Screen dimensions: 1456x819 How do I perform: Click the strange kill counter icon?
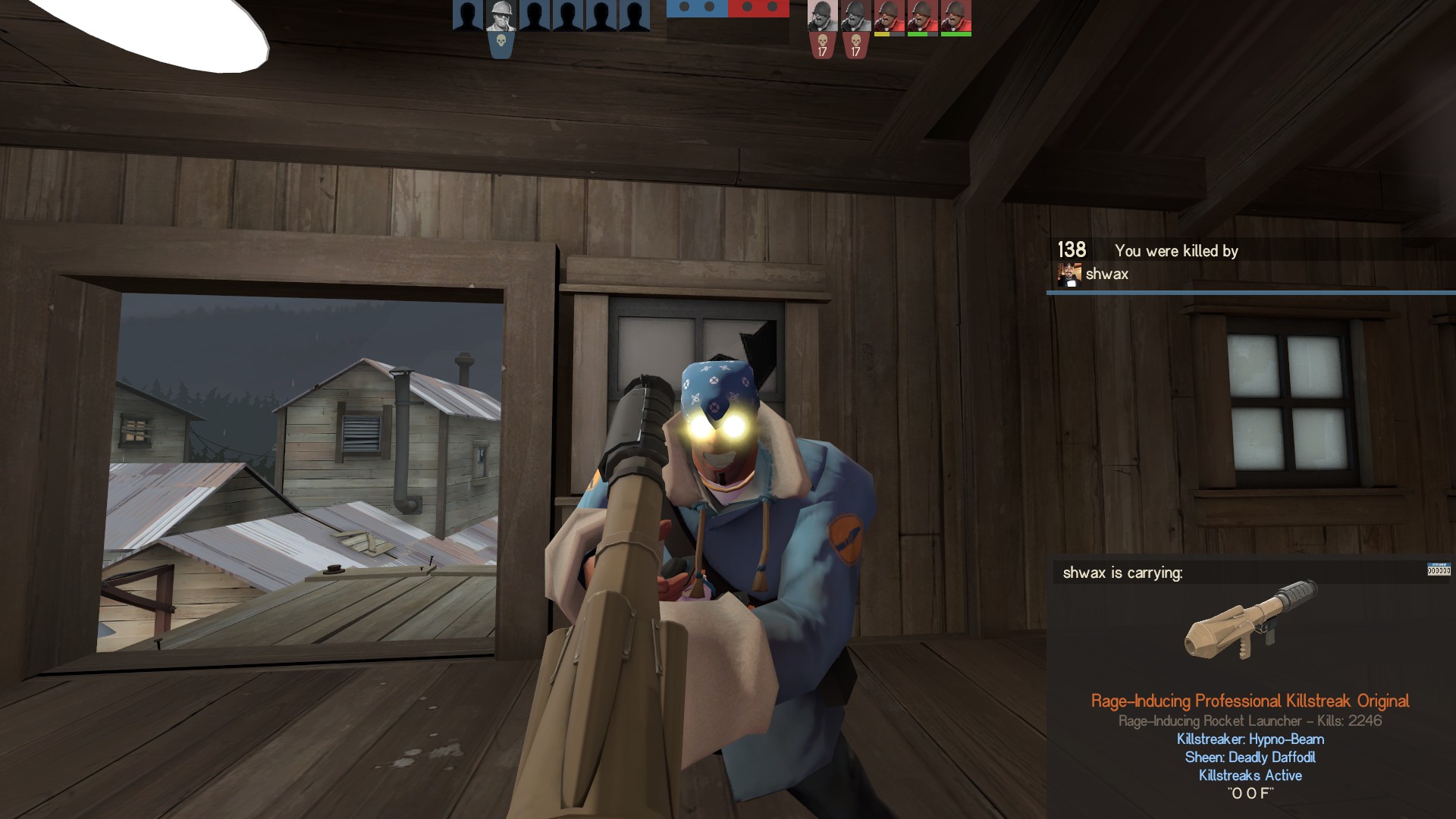point(1438,570)
